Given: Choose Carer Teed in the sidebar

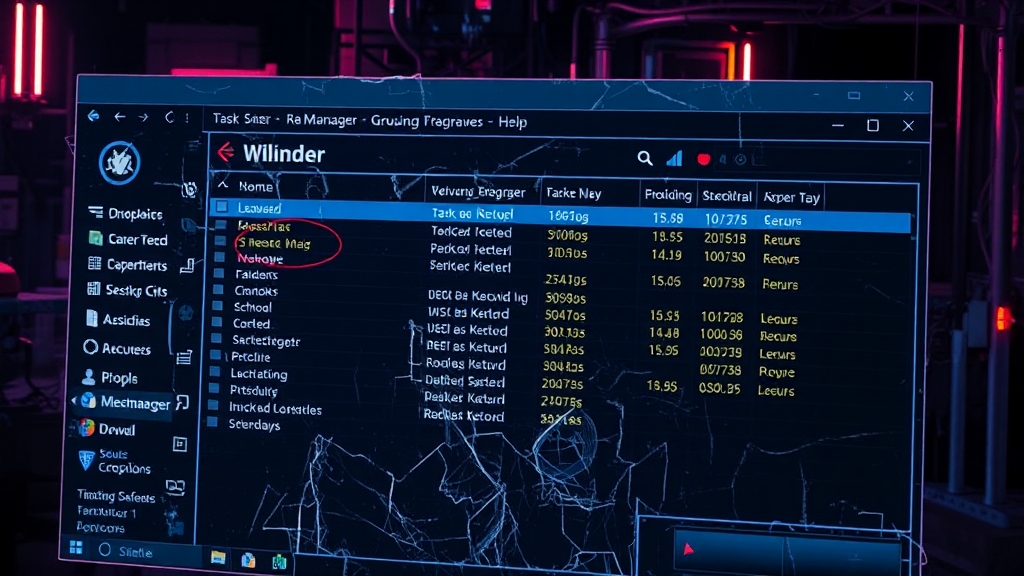Looking at the screenshot, I should pyautogui.click(x=137, y=239).
